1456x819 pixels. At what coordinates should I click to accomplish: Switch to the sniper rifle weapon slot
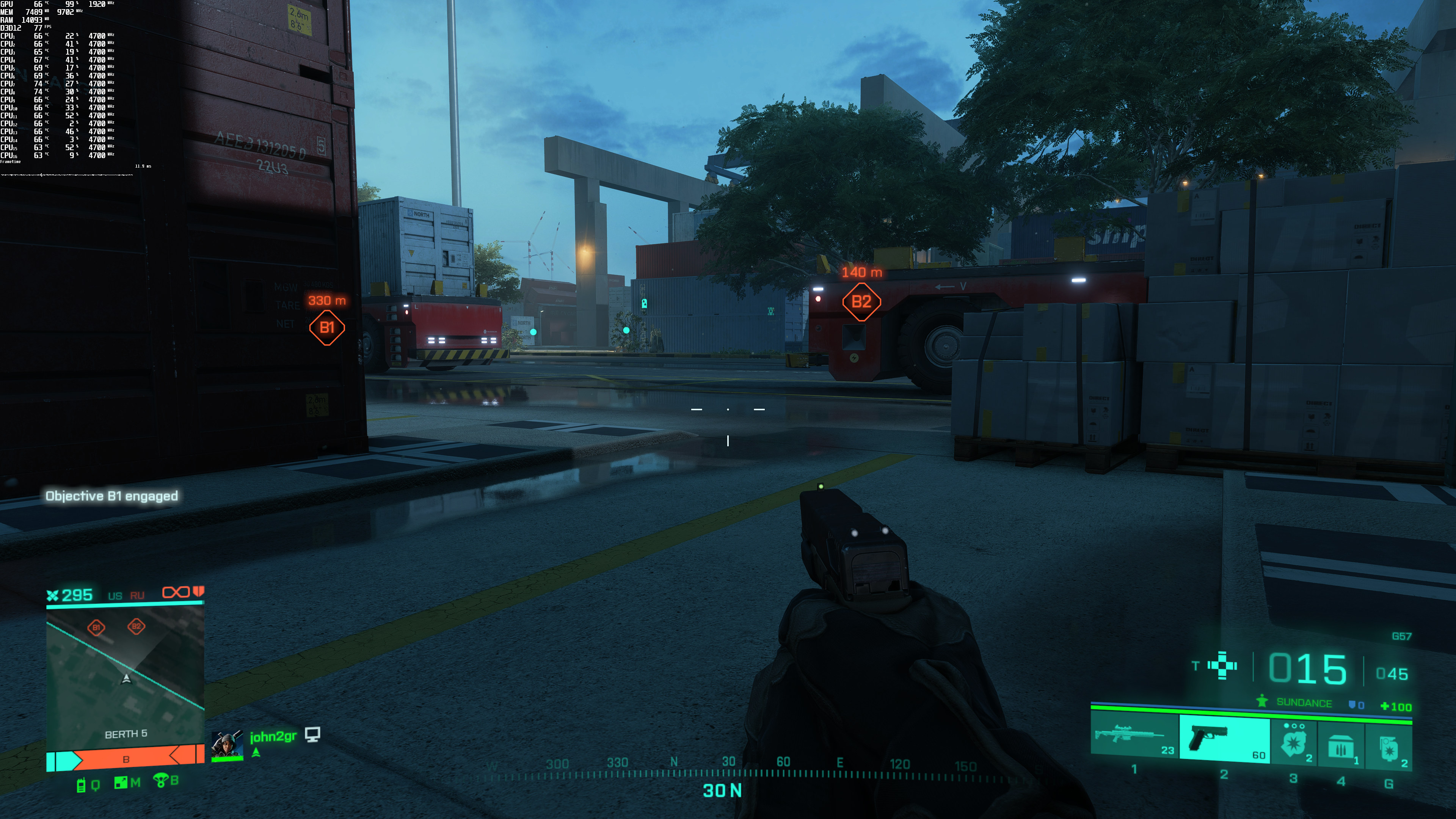[x=1134, y=736]
